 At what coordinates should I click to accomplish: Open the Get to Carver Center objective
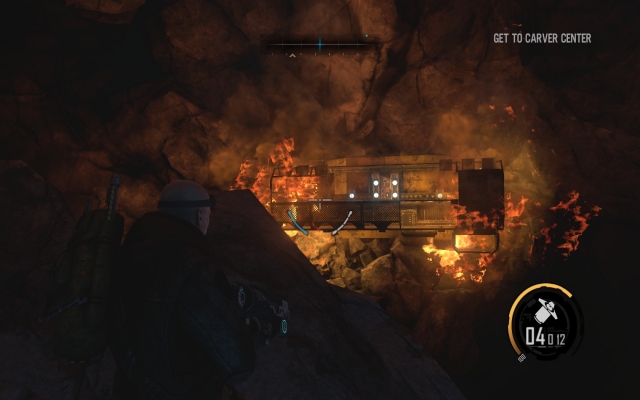pos(542,39)
